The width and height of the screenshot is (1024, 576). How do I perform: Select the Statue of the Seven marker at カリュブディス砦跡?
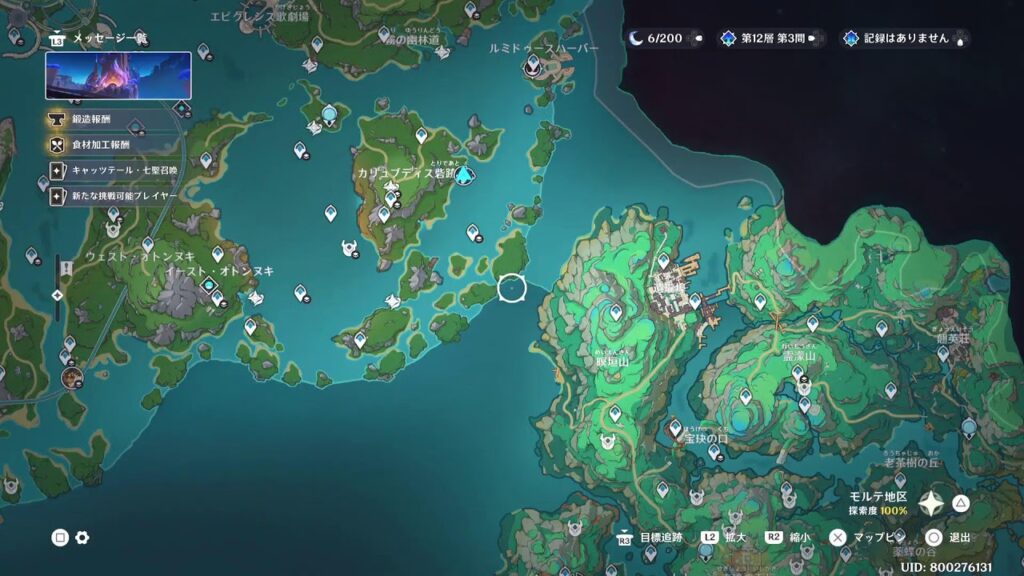[x=463, y=176]
